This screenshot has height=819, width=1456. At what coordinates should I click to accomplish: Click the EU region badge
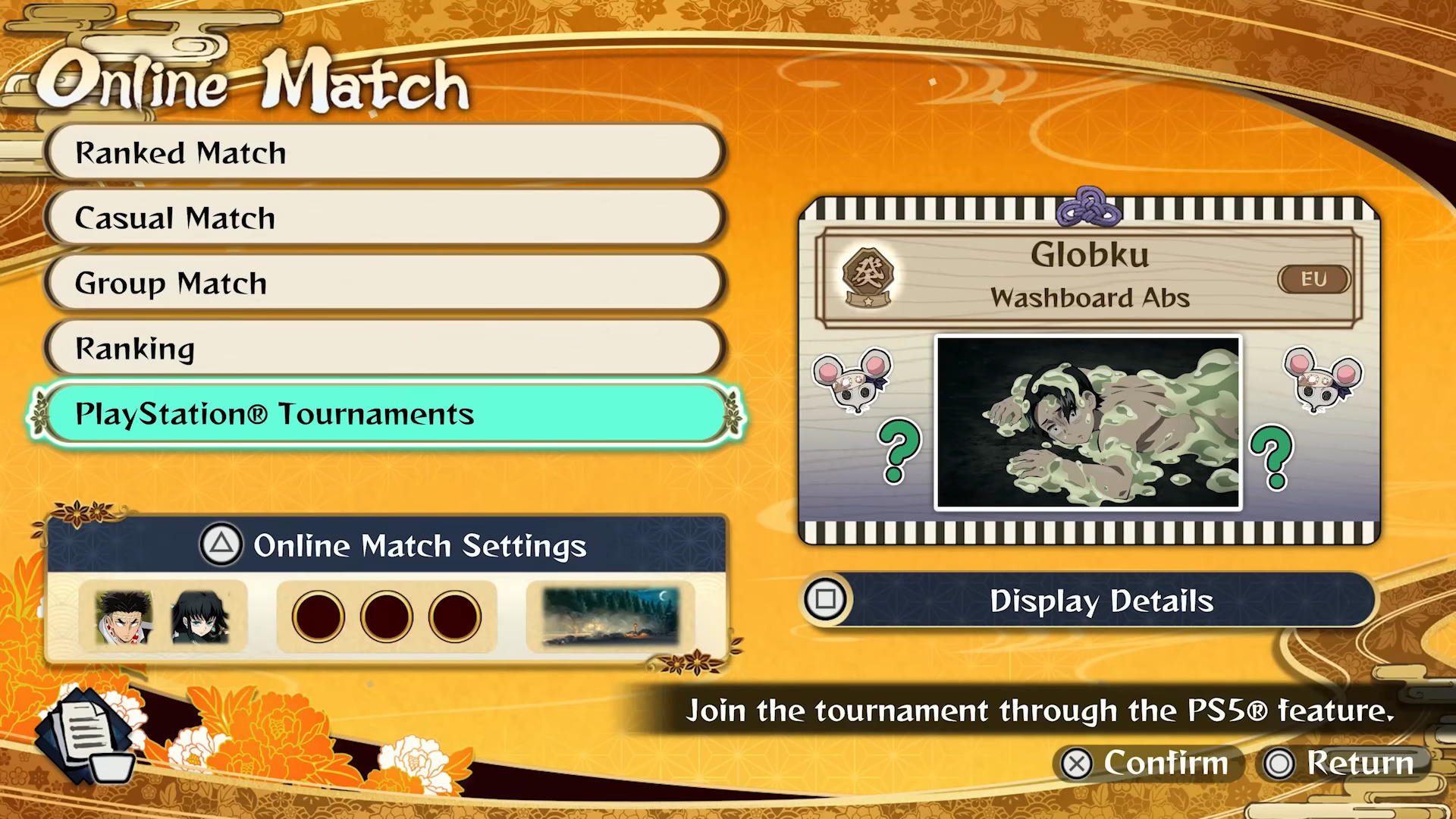[x=1313, y=279]
